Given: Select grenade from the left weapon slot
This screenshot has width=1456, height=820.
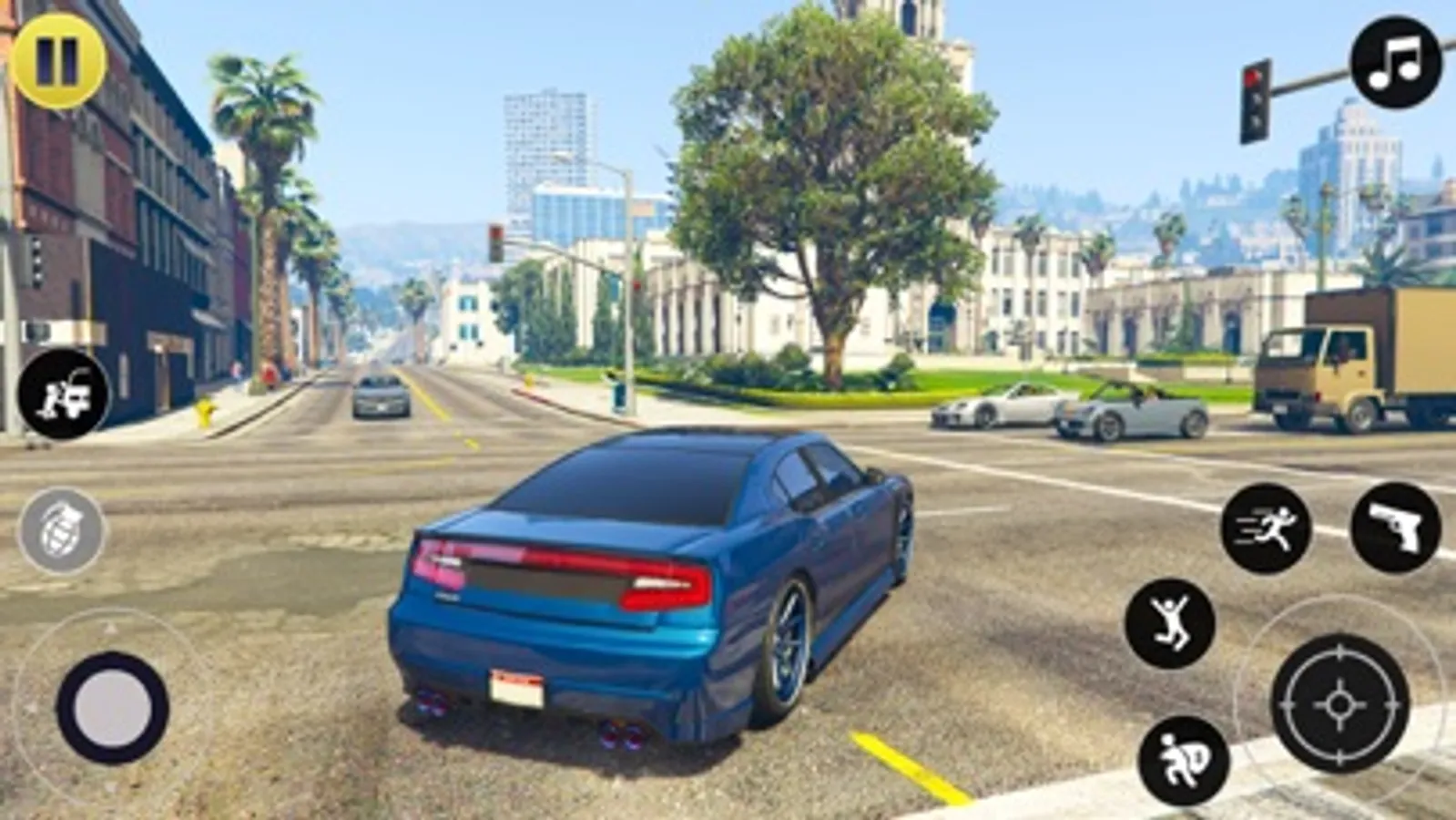Looking at the screenshot, I should (x=59, y=528).
